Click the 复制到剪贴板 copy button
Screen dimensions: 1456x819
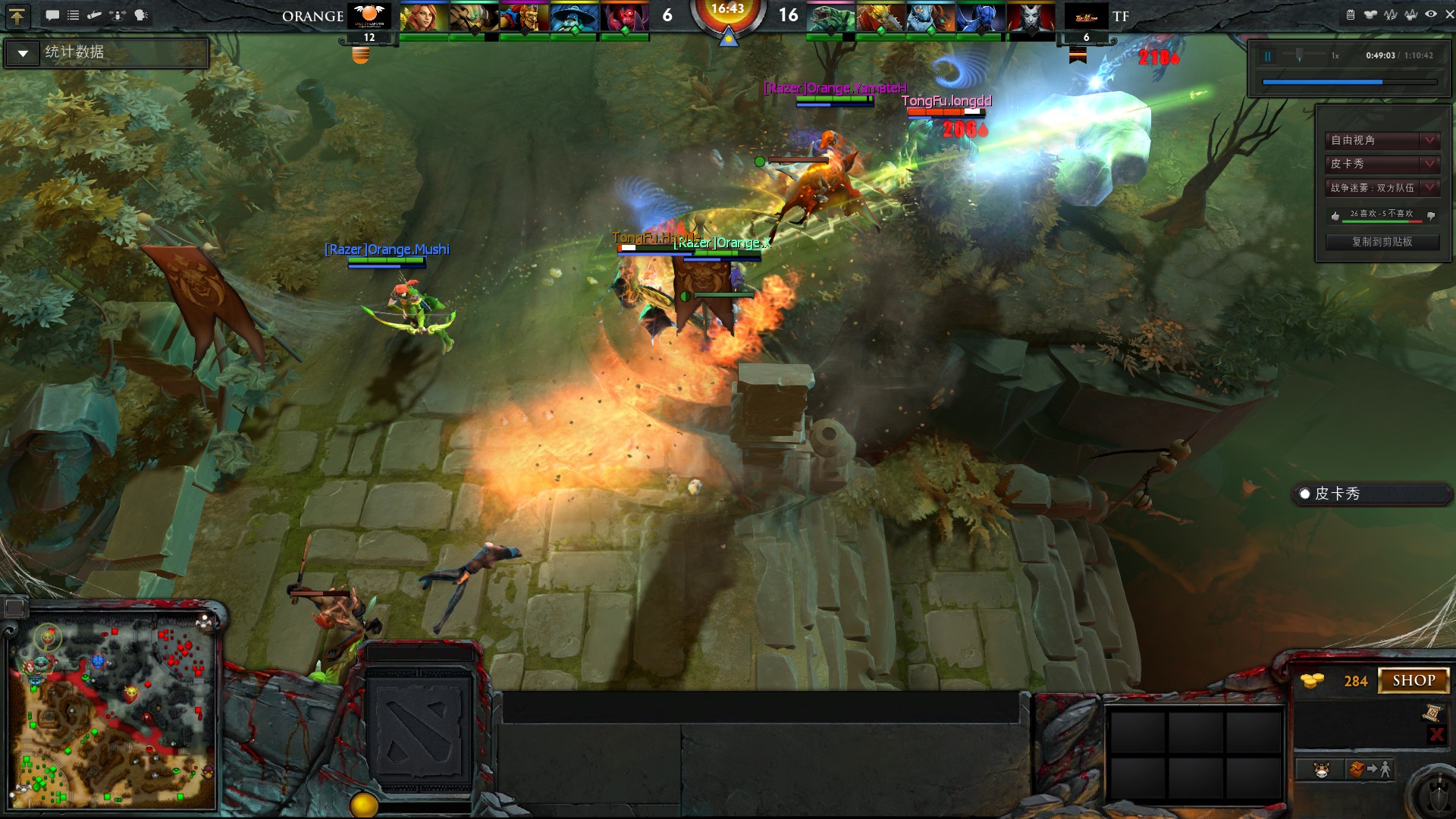click(x=1382, y=242)
